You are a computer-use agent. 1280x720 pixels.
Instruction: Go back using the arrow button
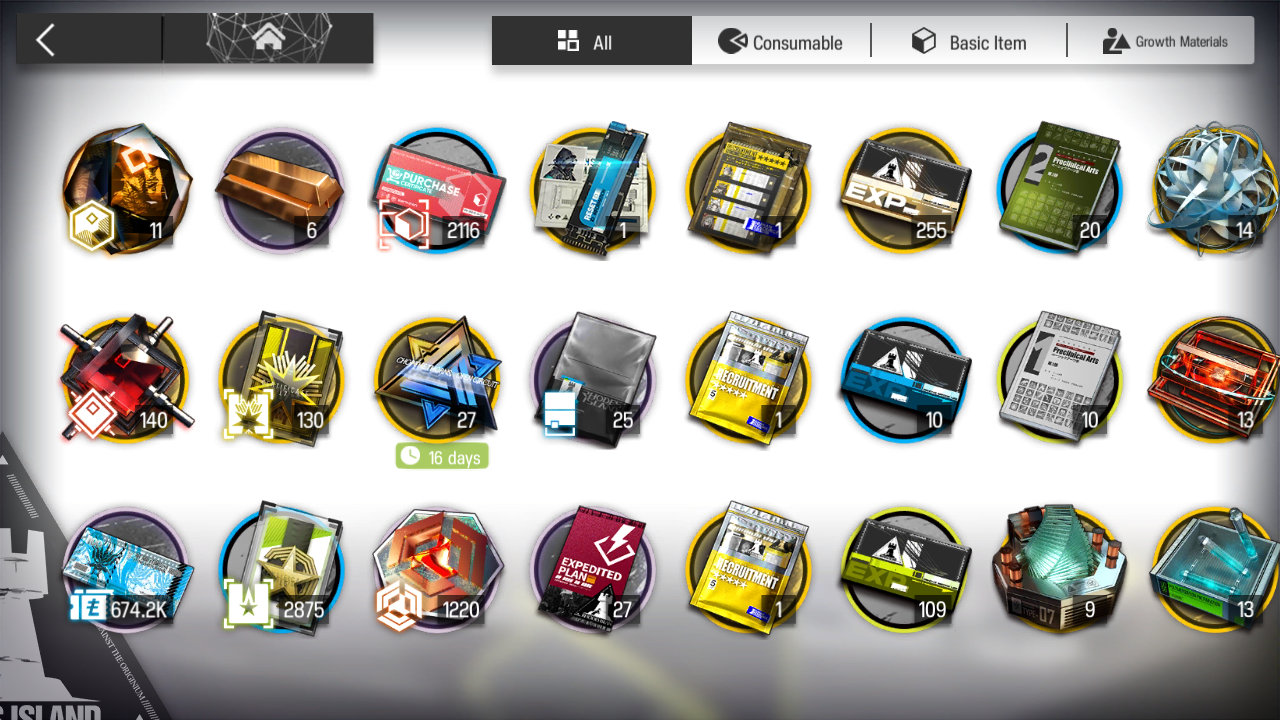point(45,40)
